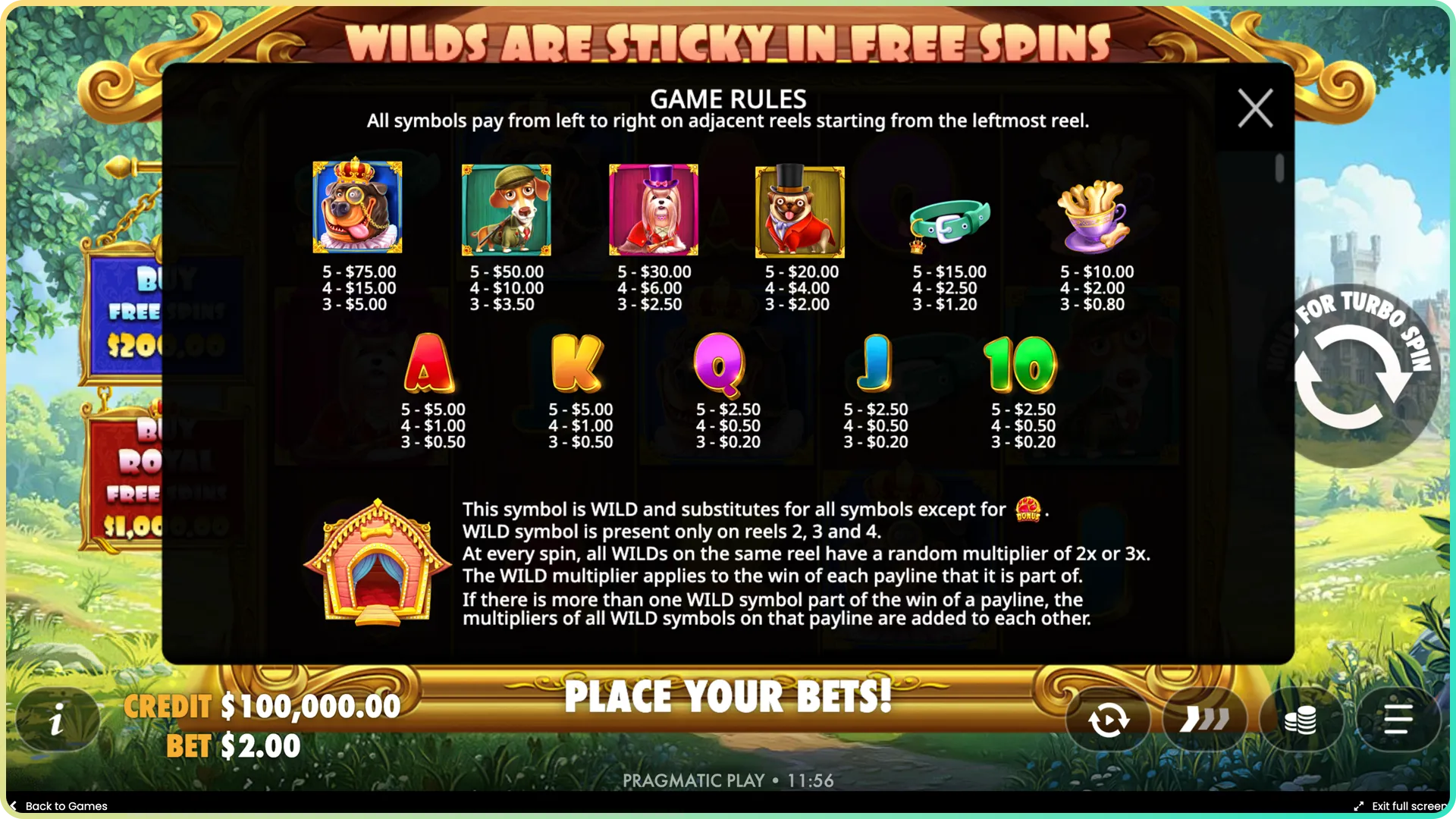The width and height of the screenshot is (1456, 819).
Task: Click Exit full screen
Action: coord(1412,806)
